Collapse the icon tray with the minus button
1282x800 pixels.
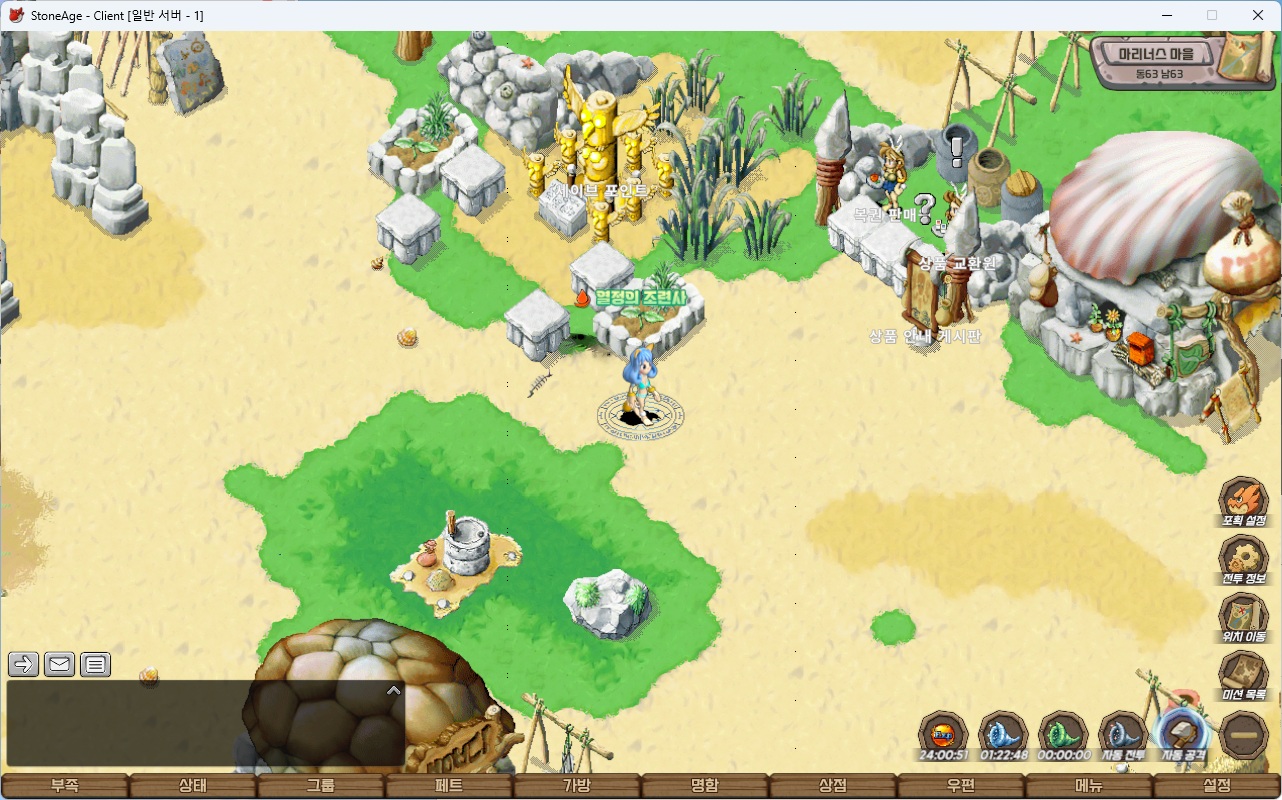coord(1245,736)
